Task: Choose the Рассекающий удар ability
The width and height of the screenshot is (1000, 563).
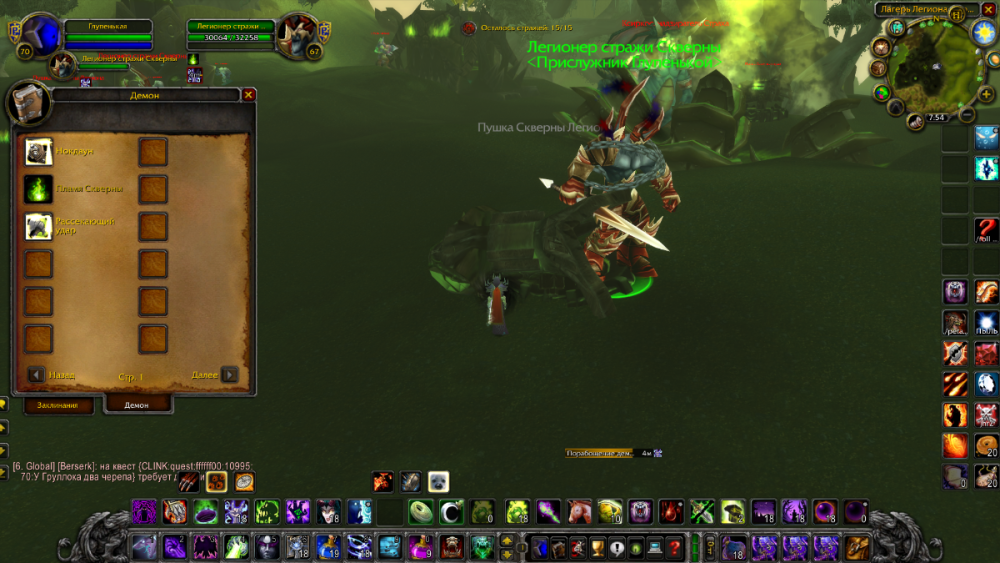Action: click(x=39, y=226)
